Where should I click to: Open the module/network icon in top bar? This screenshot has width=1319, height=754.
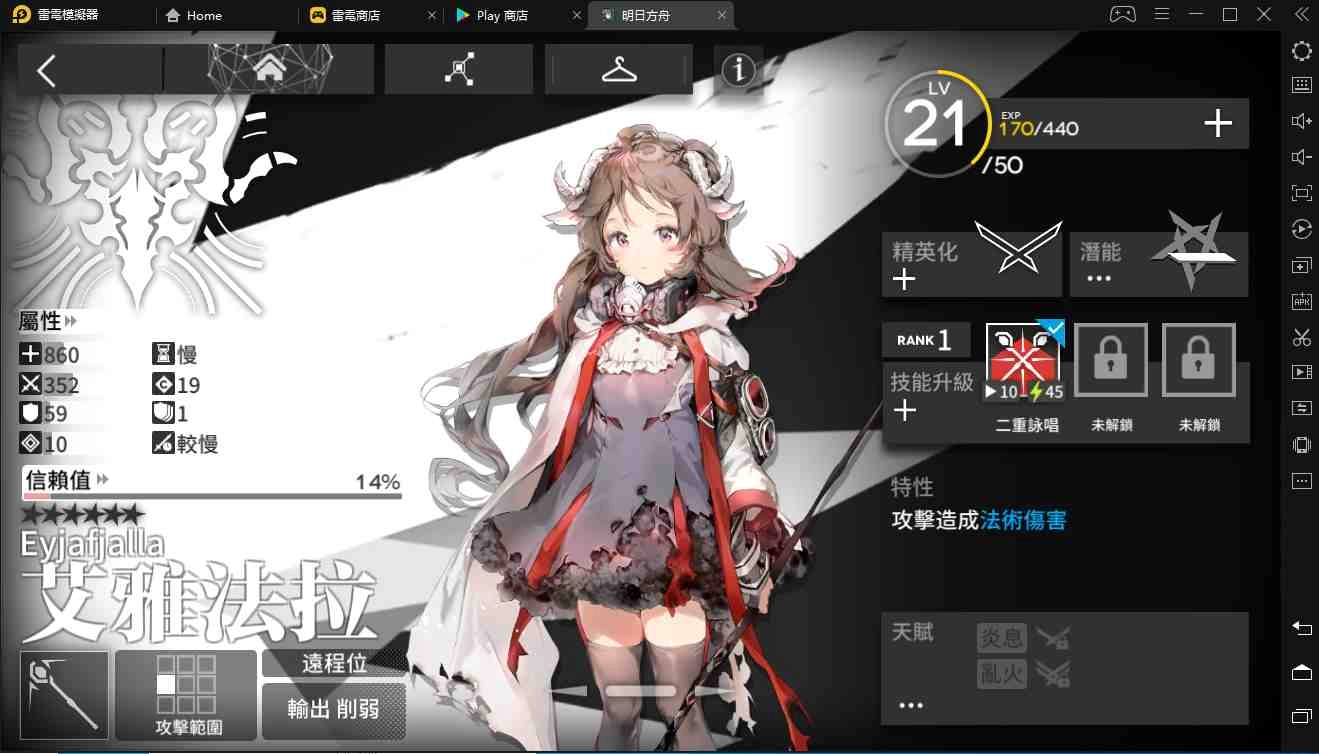[458, 69]
